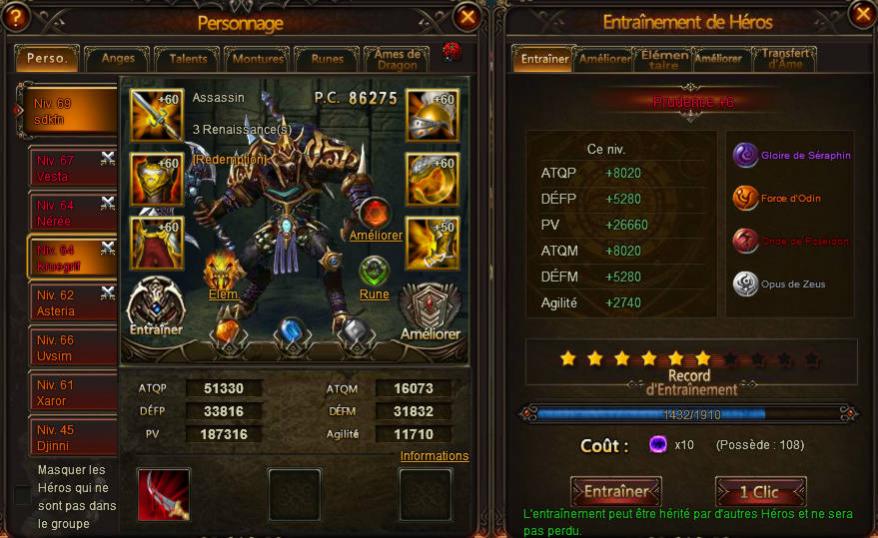Viewport: 878px width, 538px height.
Task: Select the level 45 hero Djinni
Action: tap(66, 437)
